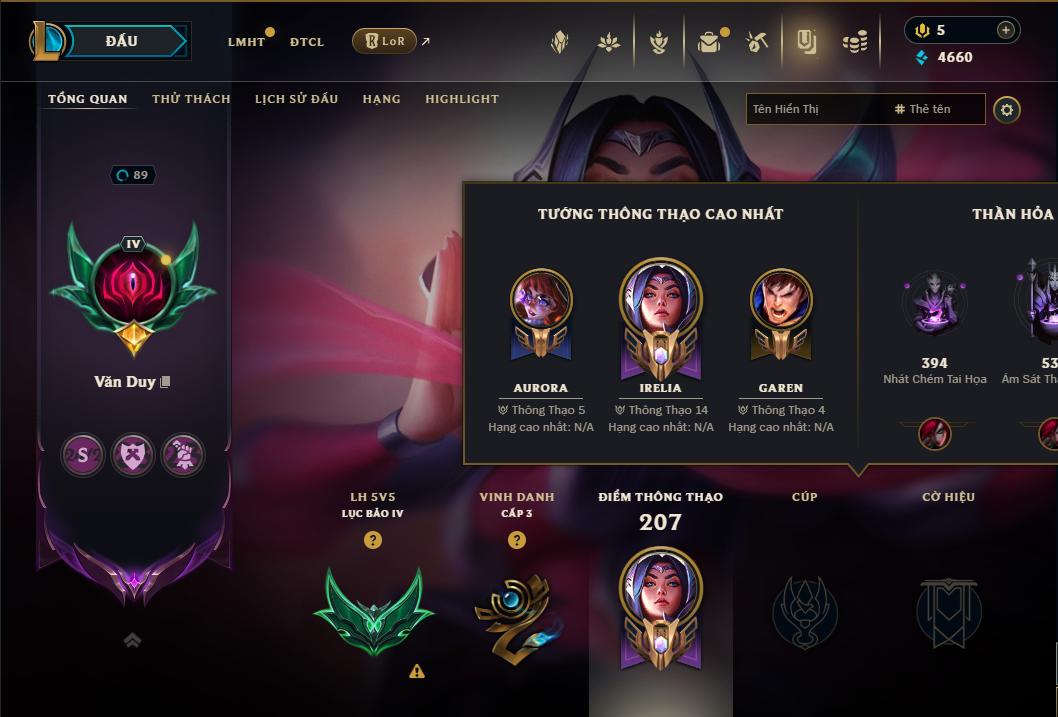Click the question mark under VINH DANH
Screen dimensions: 1058x717
(517, 540)
